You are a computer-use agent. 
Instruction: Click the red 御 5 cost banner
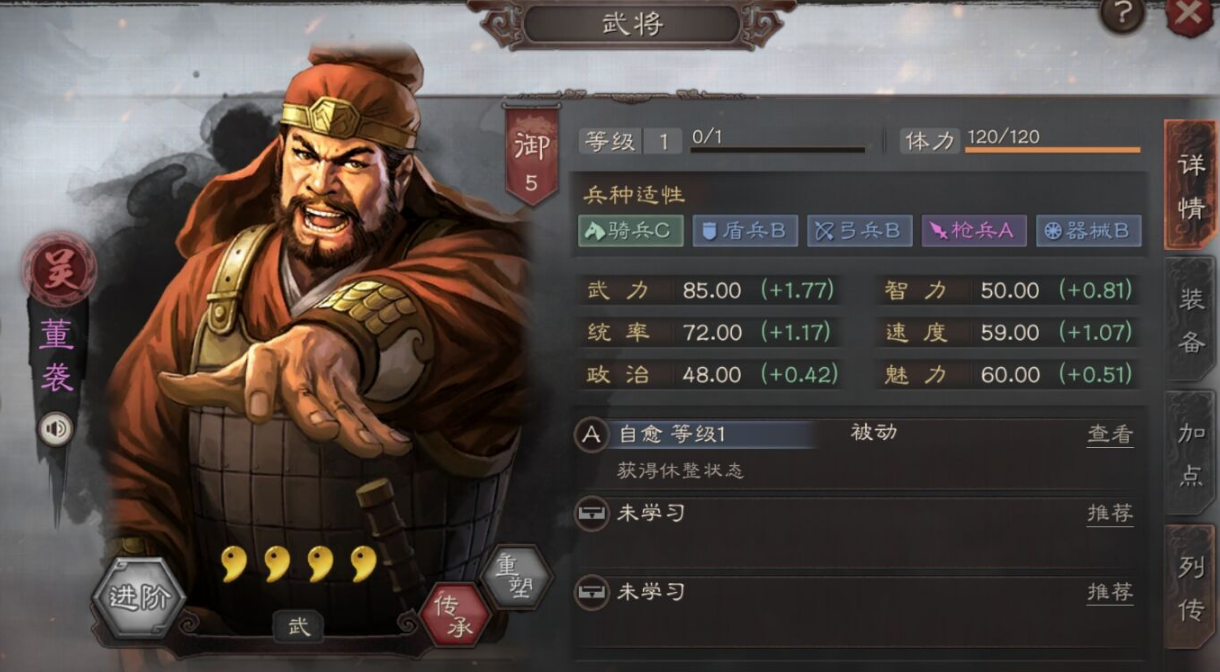click(532, 158)
